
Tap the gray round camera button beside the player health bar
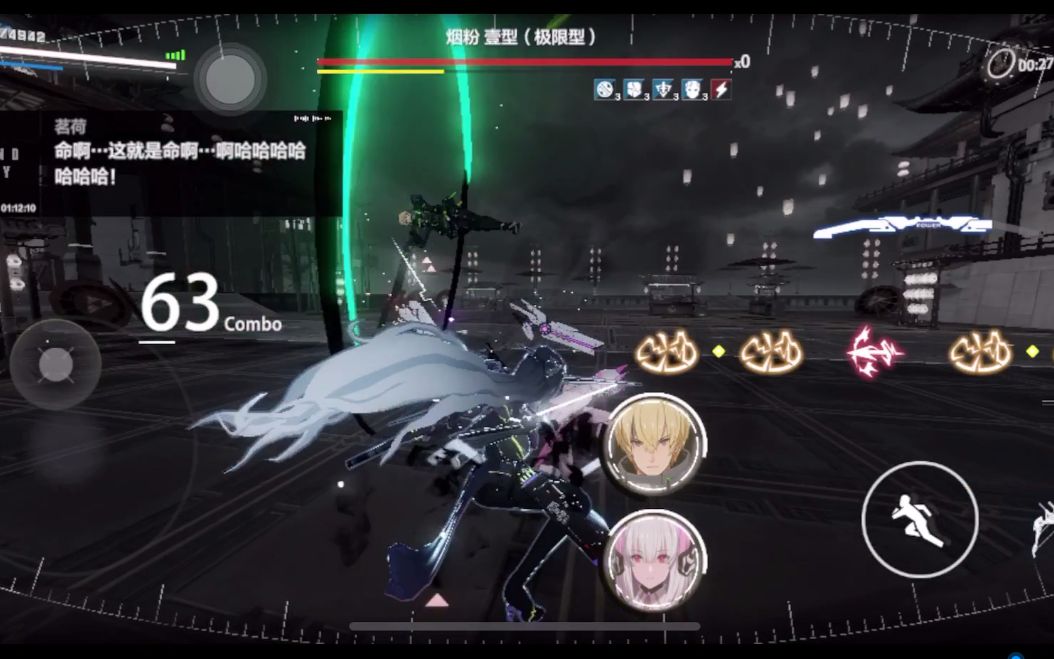(x=230, y=78)
